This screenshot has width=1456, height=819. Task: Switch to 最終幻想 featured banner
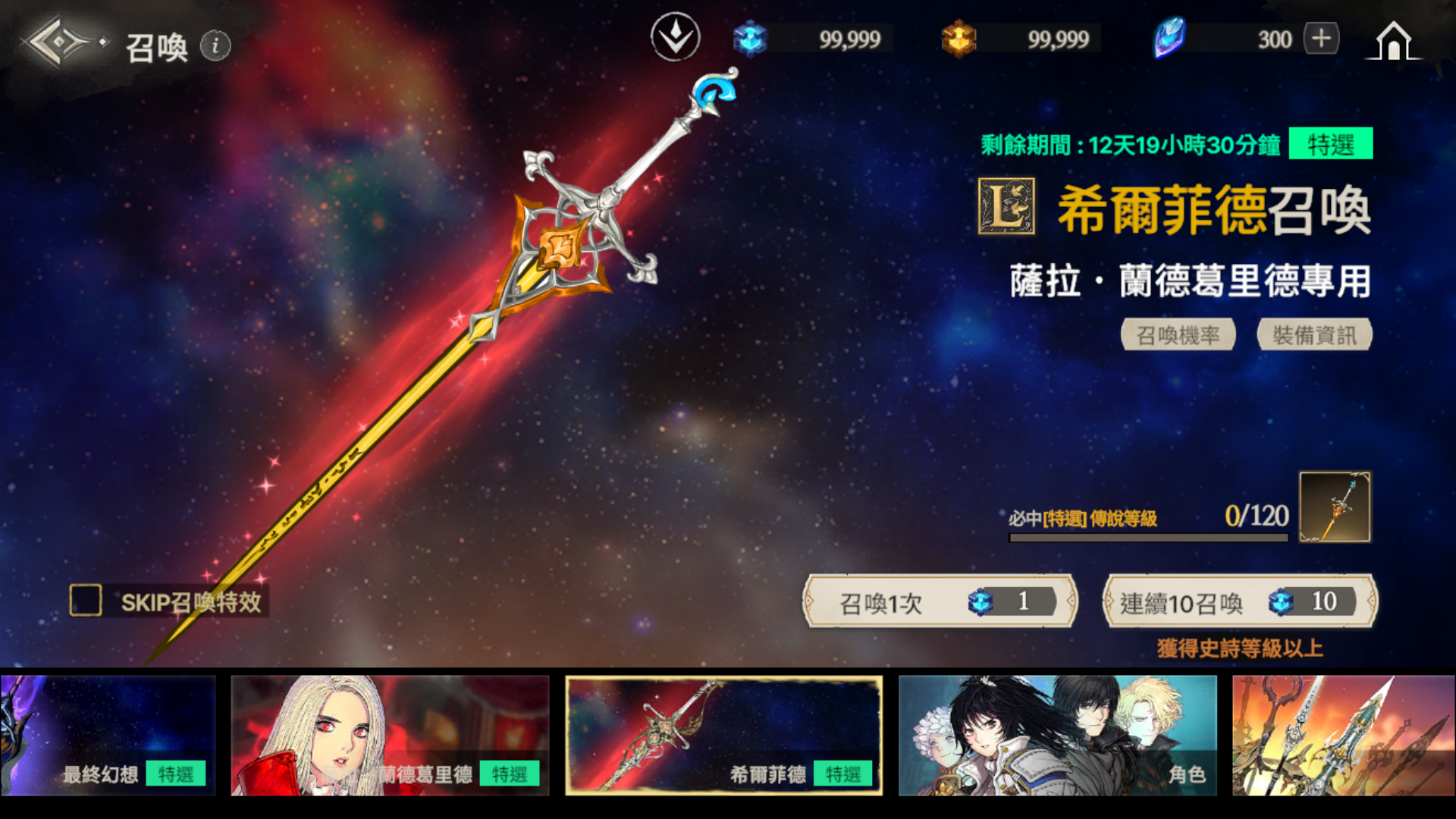click(x=108, y=735)
